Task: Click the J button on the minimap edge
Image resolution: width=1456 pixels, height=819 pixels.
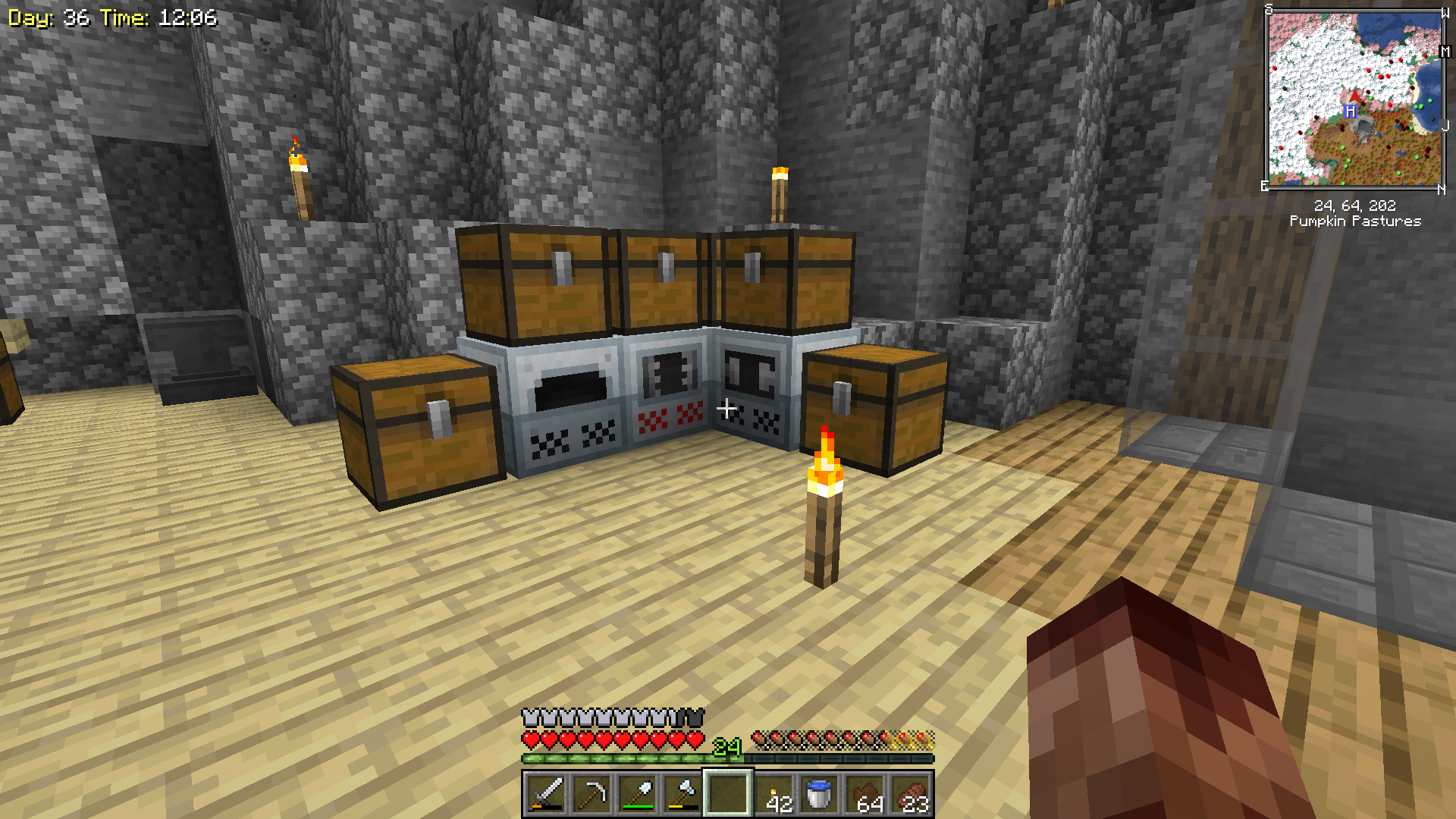Action: tap(1445, 126)
